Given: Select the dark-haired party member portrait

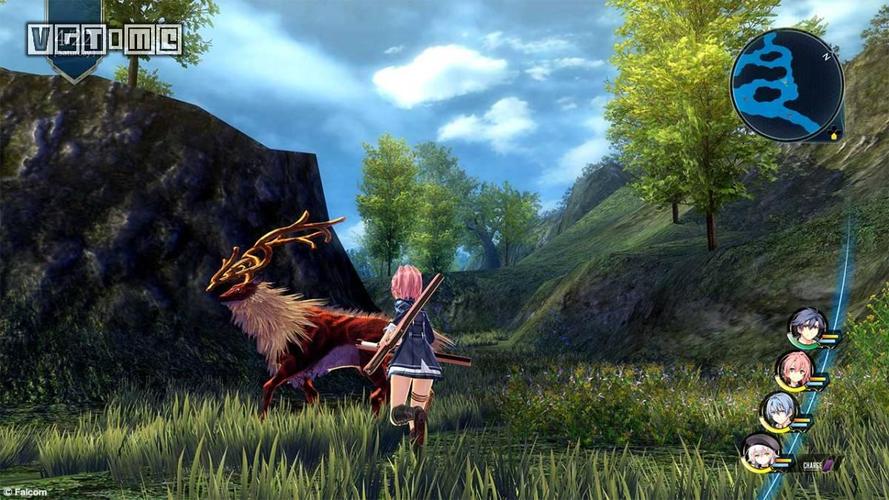Looking at the screenshot, I should click(x=807, y=327).
